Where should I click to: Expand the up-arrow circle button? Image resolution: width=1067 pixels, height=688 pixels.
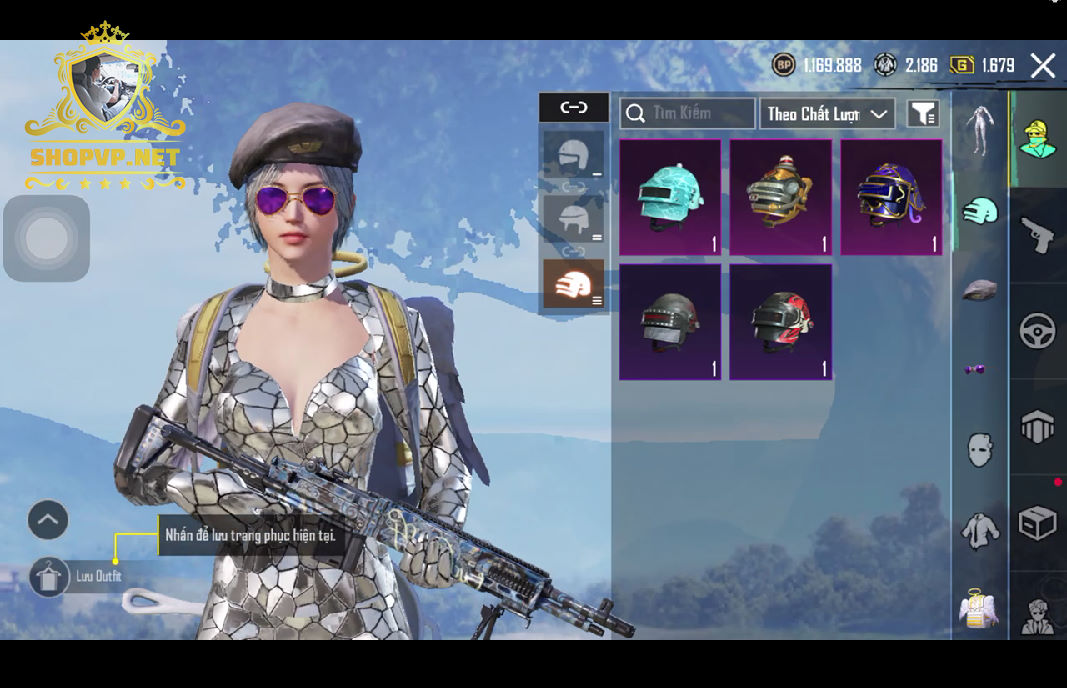point(48,520)
